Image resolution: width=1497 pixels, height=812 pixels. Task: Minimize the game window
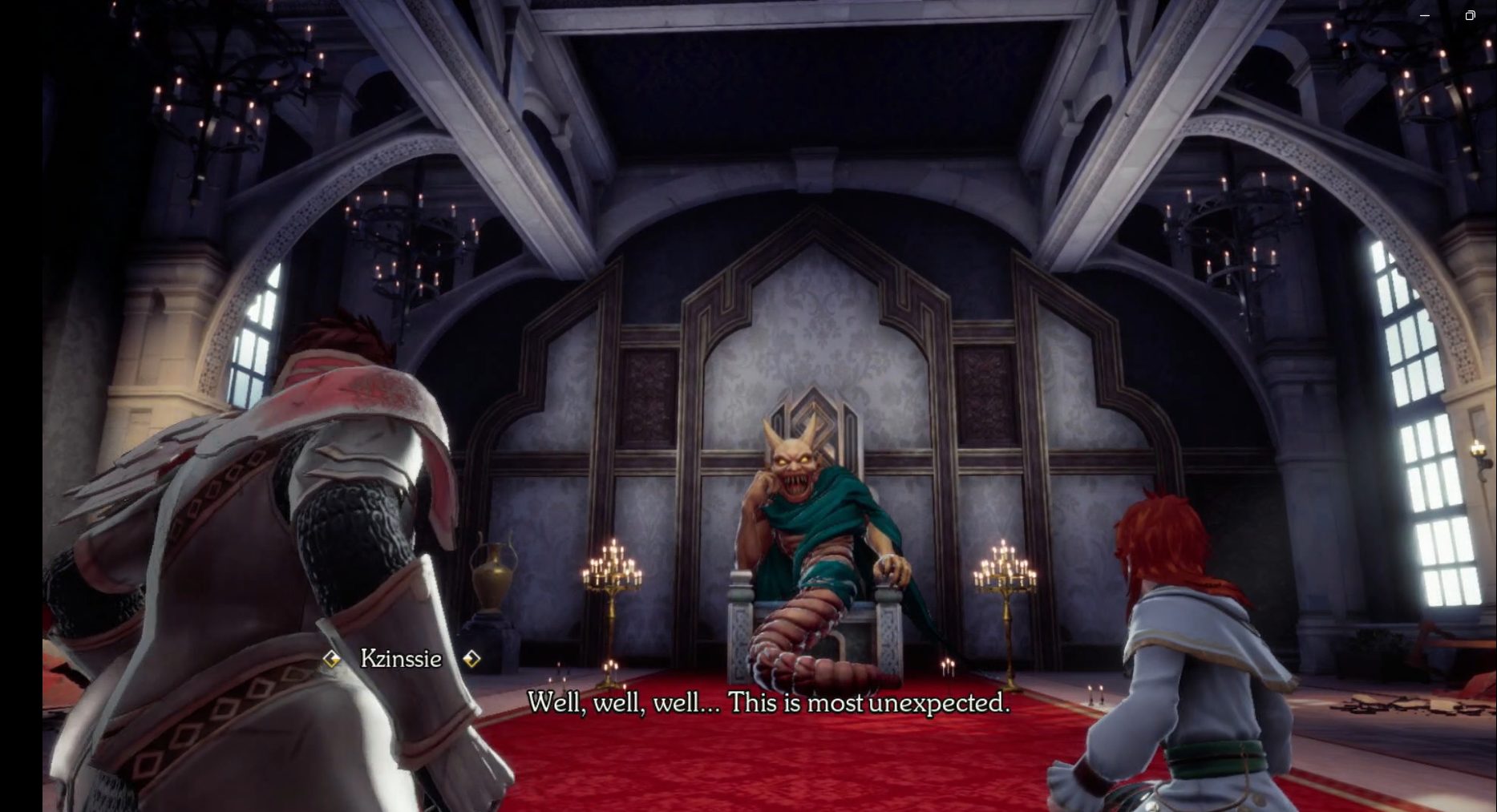click(x=1425, y=15)
